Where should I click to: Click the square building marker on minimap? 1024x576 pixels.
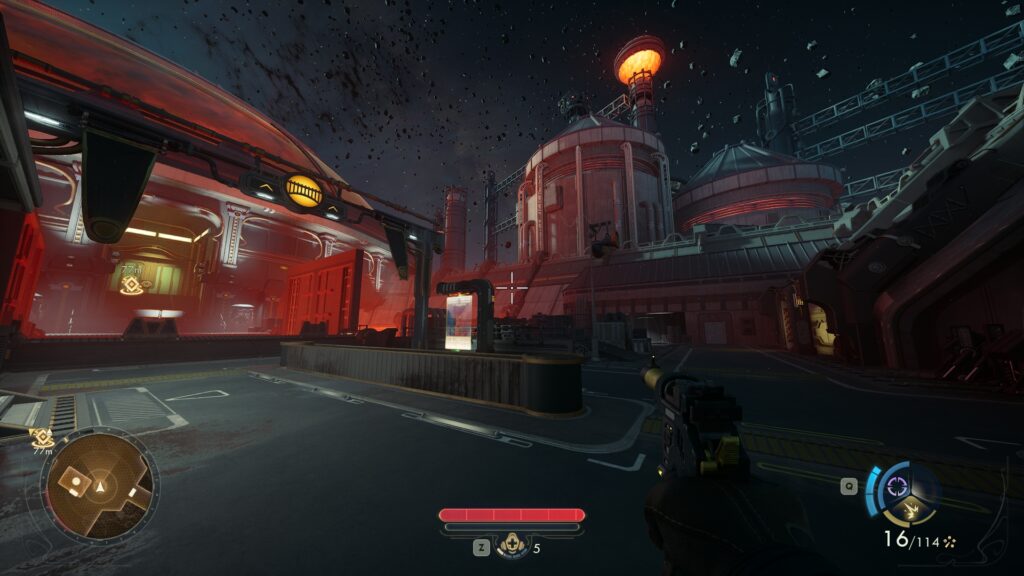(72, 481)
